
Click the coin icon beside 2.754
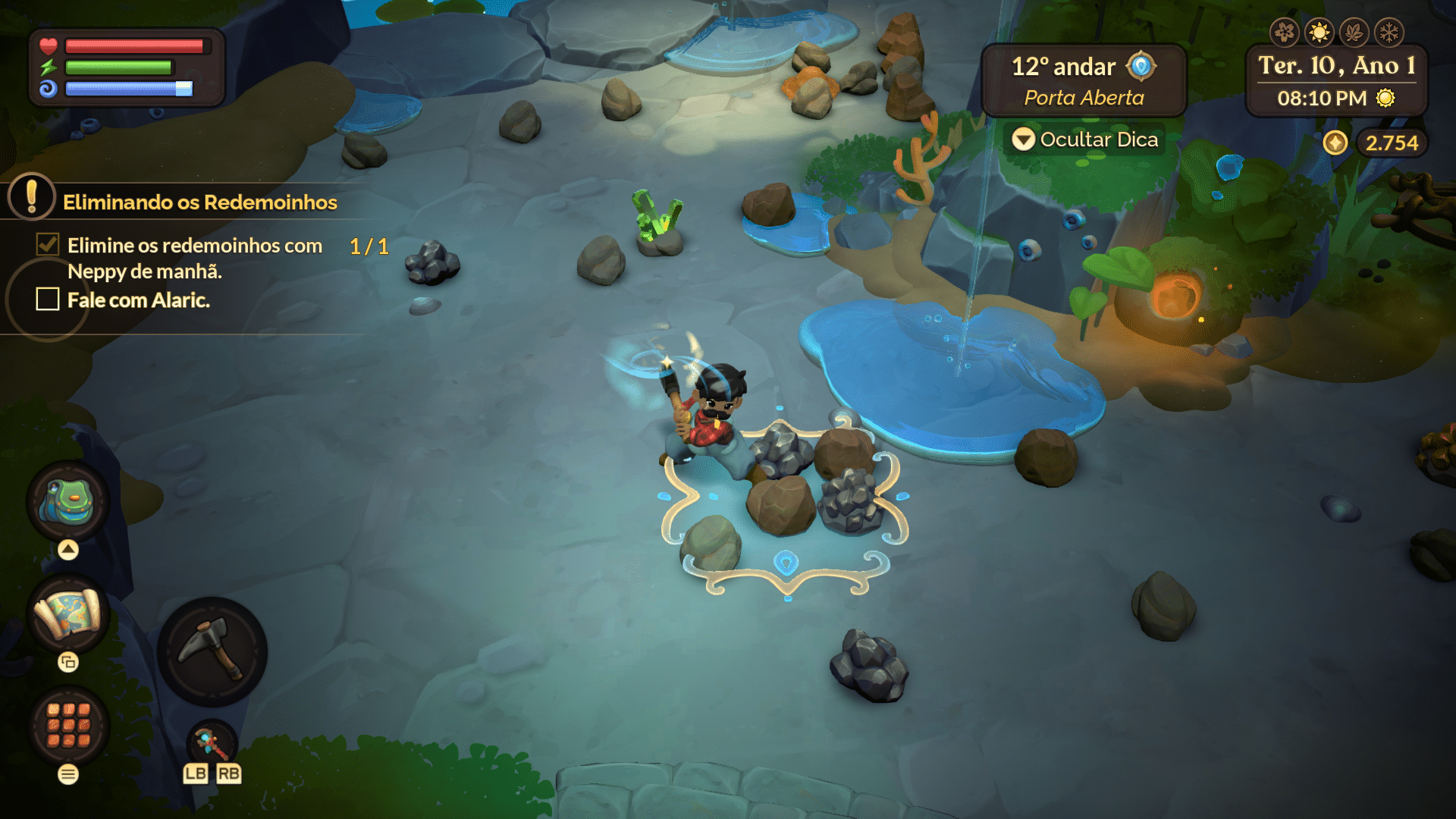point(1336,142)
